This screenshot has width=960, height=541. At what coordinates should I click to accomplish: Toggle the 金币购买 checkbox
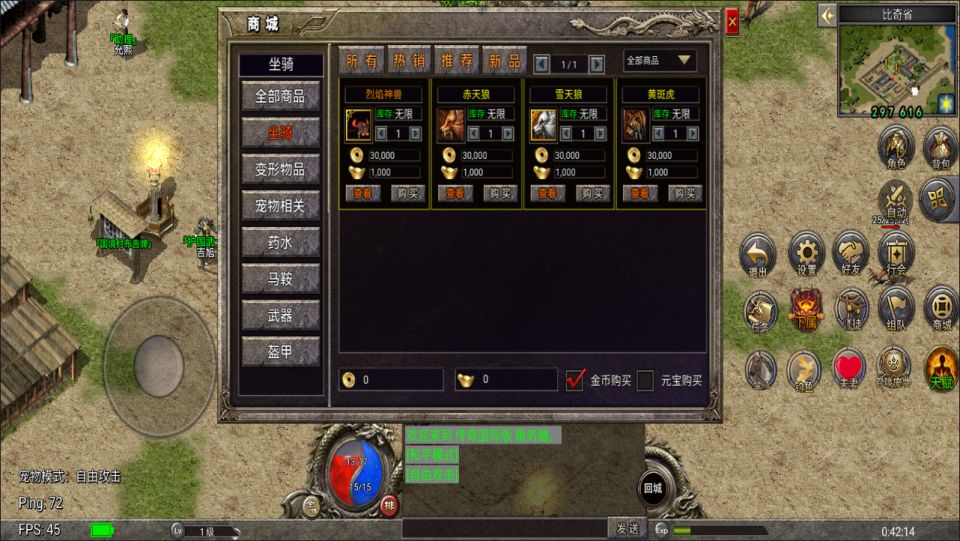(x=575, y=380)
